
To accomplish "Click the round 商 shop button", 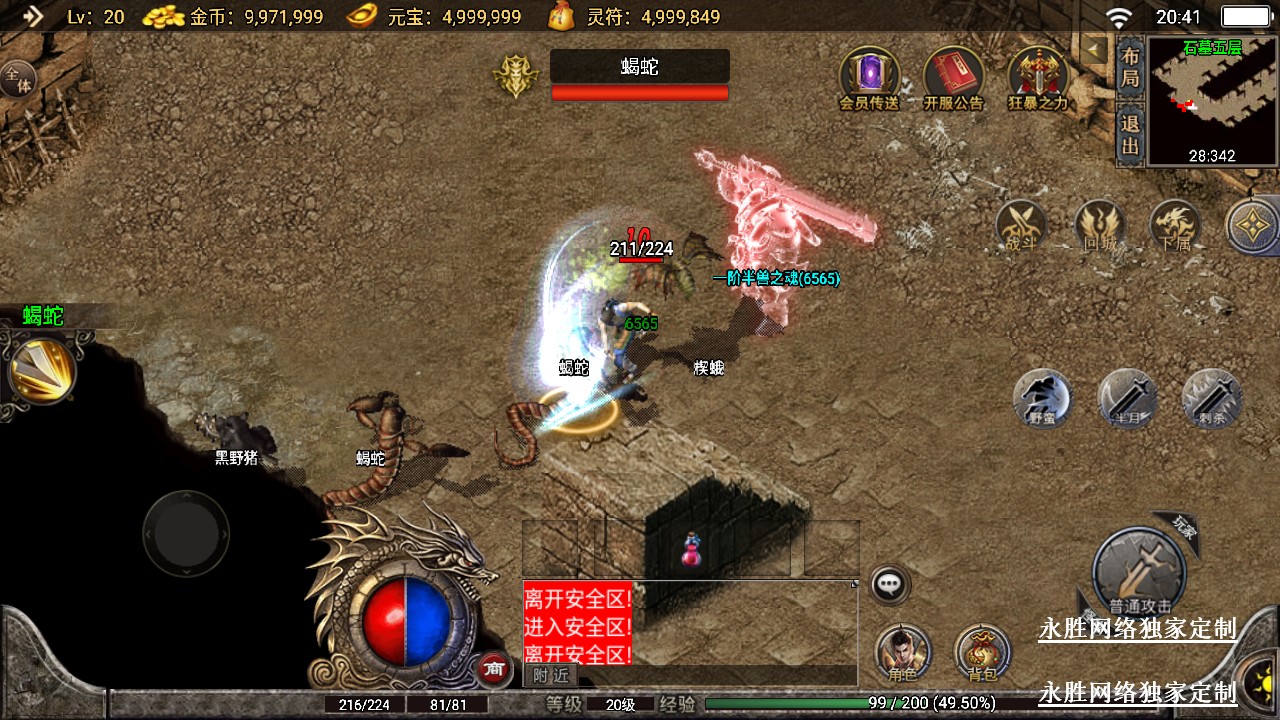I will (491, 669).
